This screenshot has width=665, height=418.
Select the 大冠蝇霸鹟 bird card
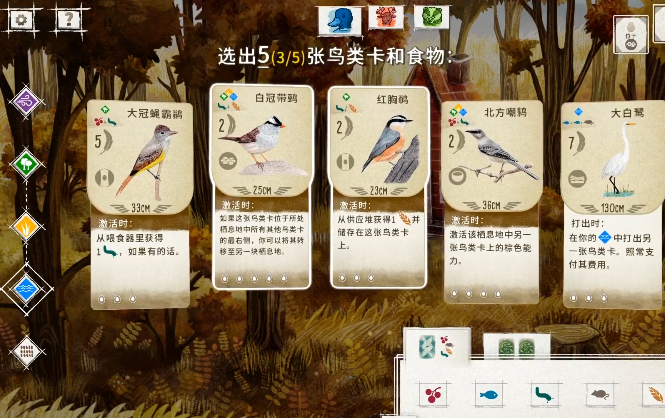click(139, 200)
